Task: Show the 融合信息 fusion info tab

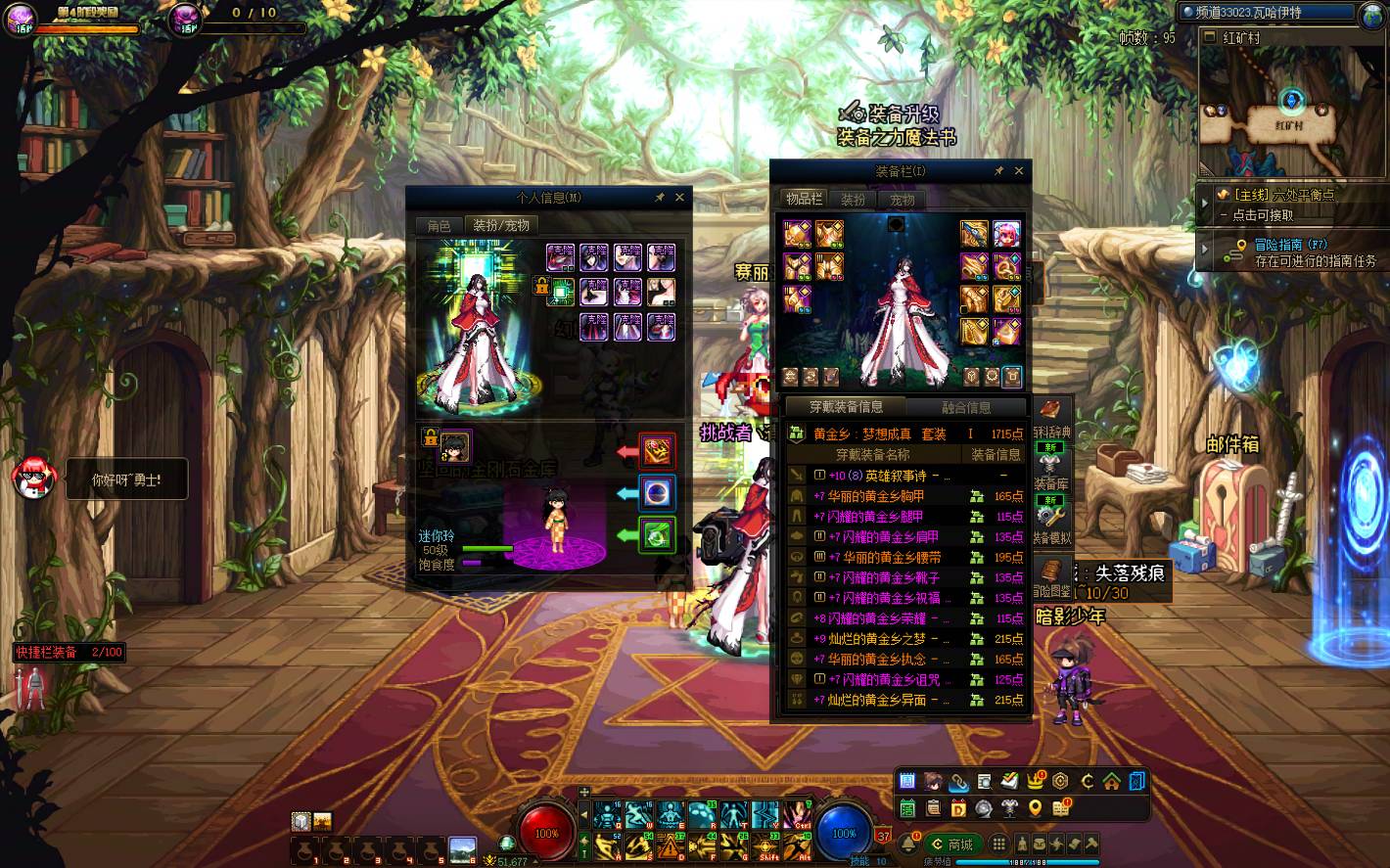Action: 966,407
